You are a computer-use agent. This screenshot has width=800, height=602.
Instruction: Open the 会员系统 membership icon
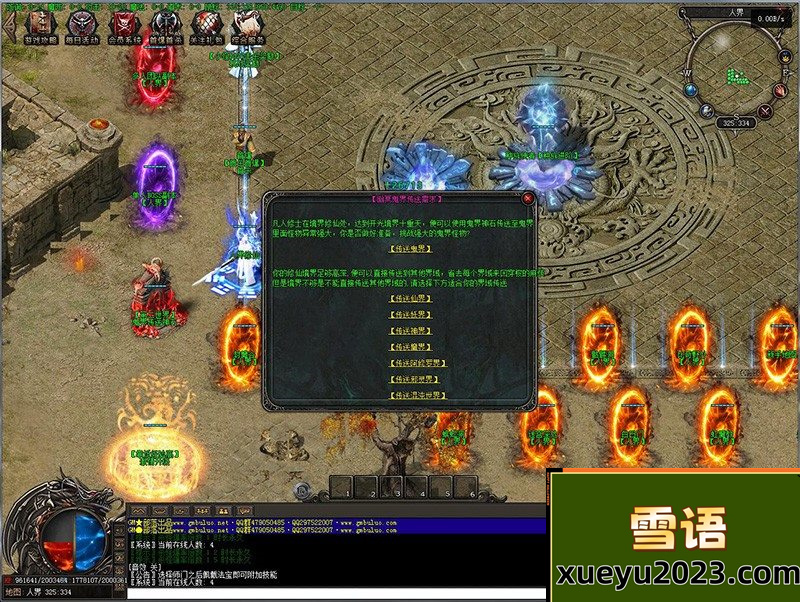(123, 27)
